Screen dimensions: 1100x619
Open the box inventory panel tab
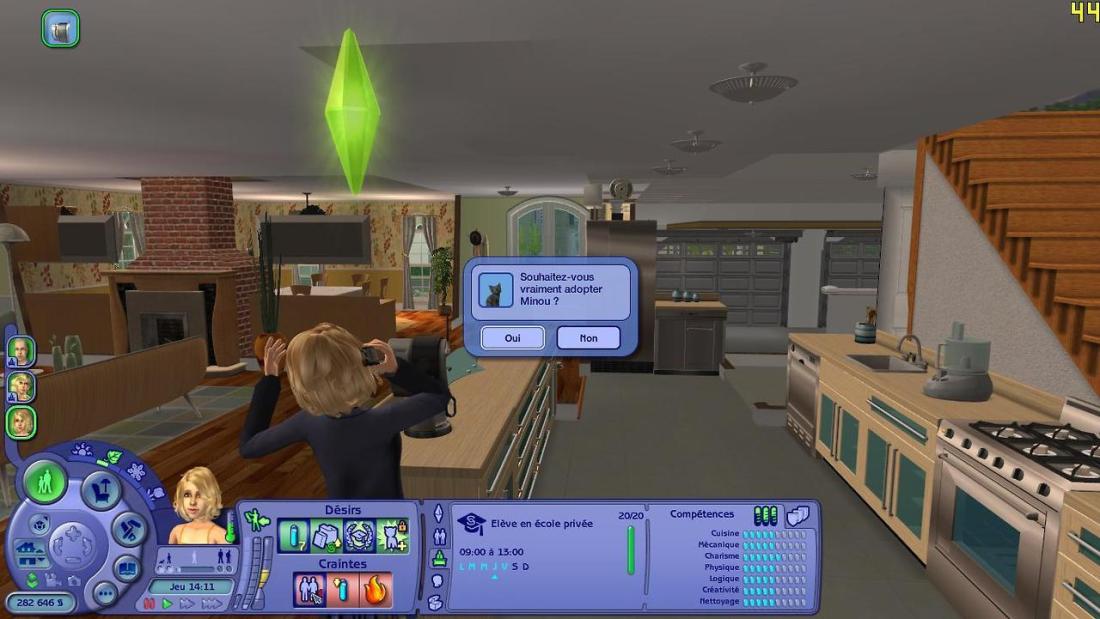(x=435, y=602)
